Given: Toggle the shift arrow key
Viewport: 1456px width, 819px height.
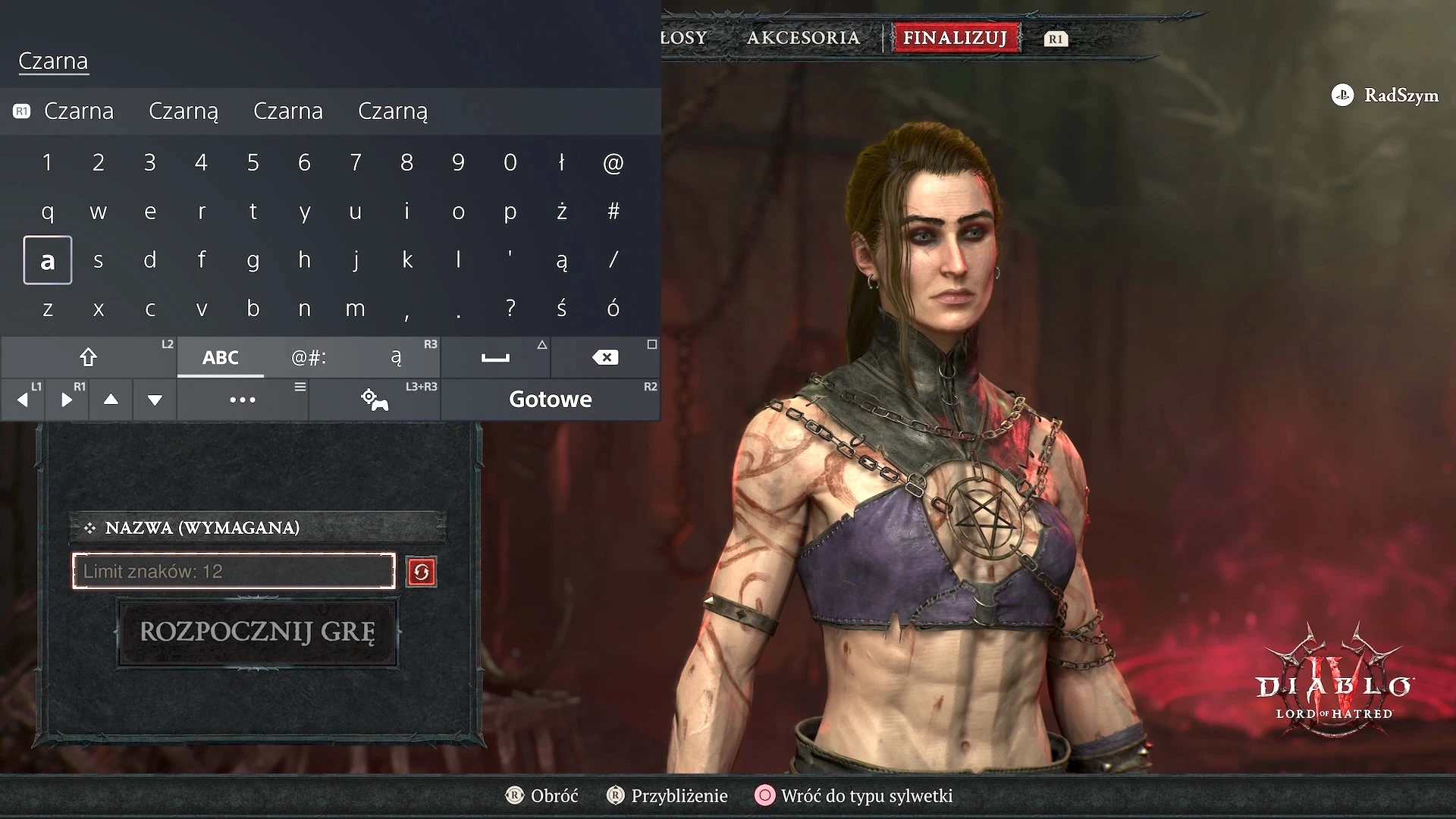Looking at the screenshot, I should point(89,357).
